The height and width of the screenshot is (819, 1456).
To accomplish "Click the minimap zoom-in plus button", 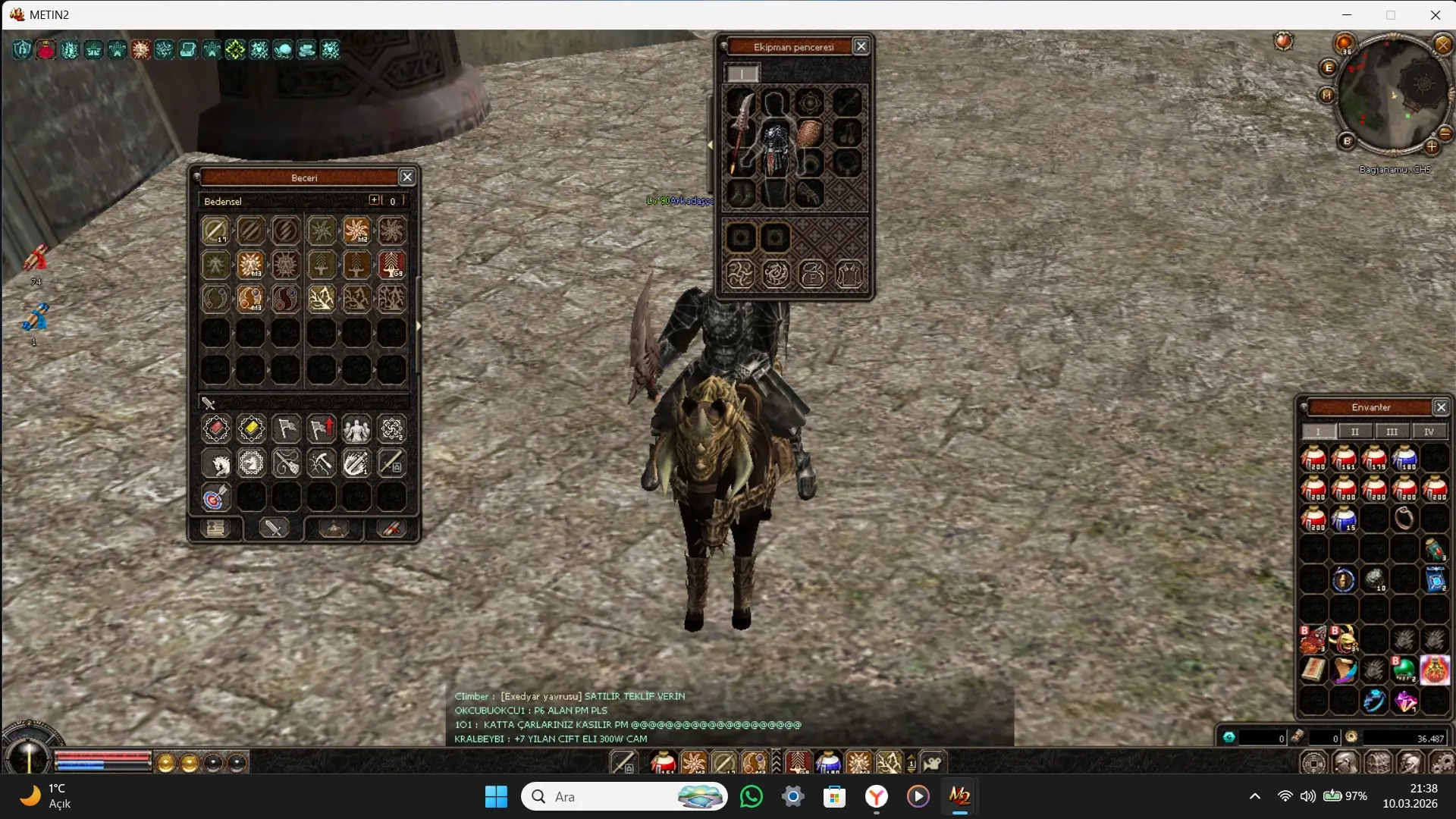I will tap(1431, 146).
